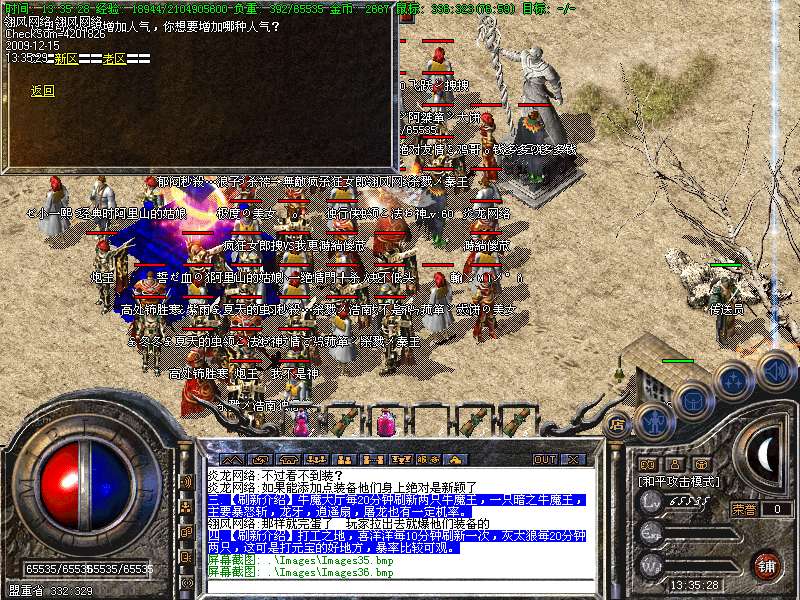The image size is (800, 600).
Task: Close the chat window with X
Action: pos(573,459)
